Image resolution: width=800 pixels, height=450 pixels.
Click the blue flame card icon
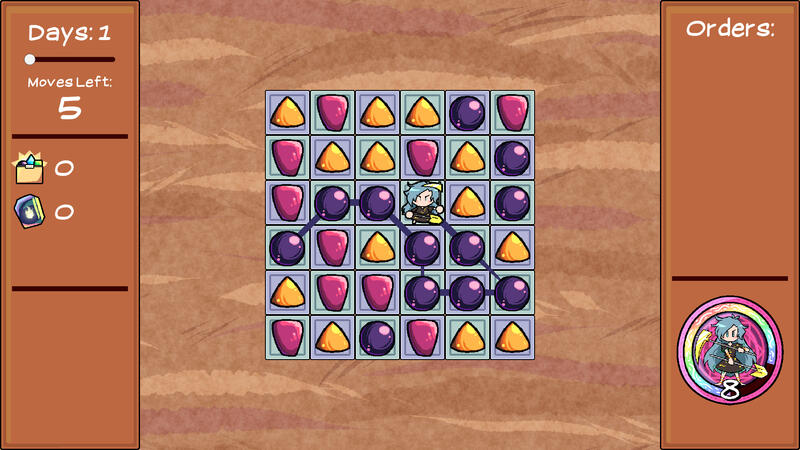click(x=29, y=212)
